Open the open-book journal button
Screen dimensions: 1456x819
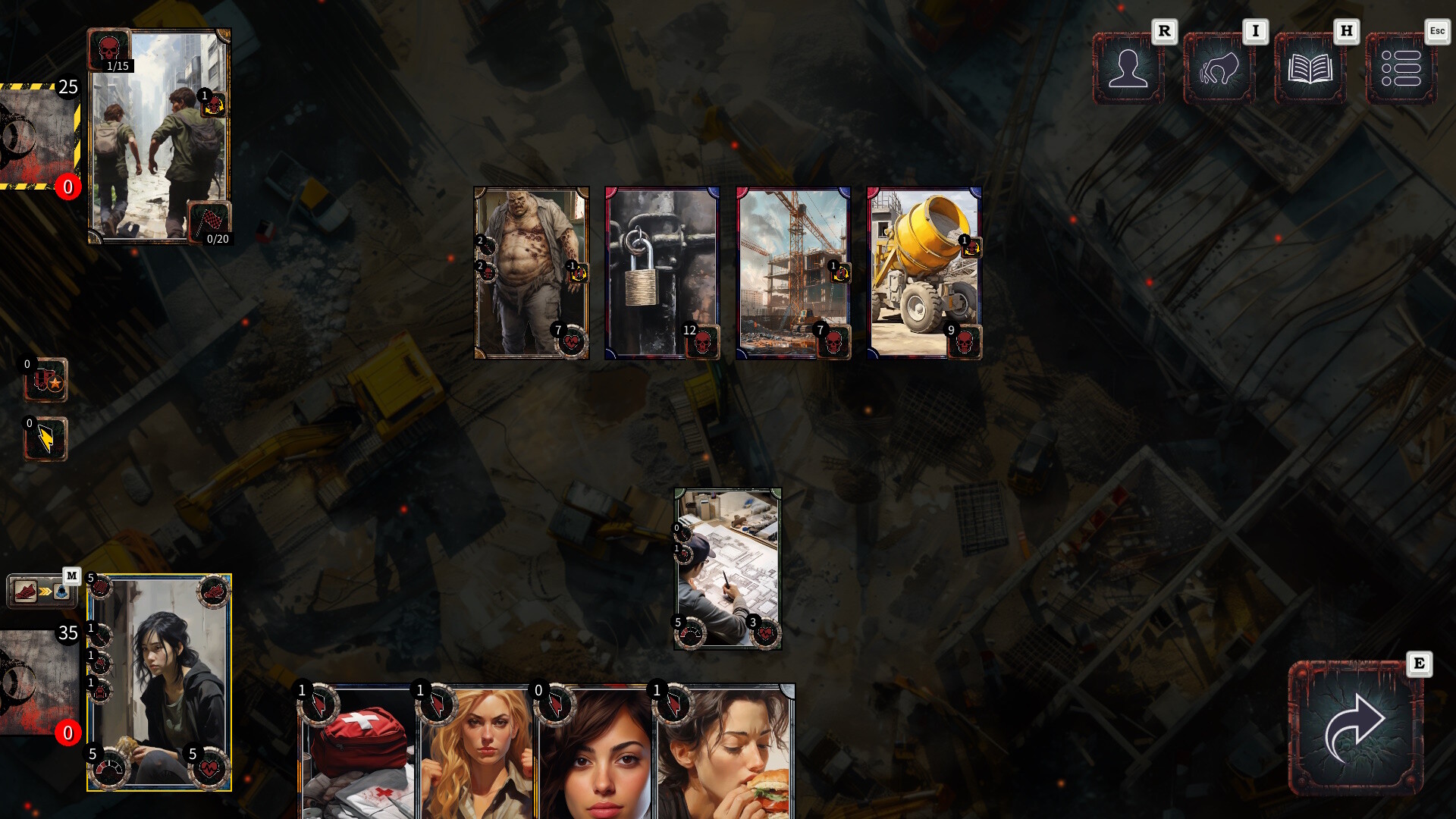pyautogui.click(x=1310, y=69)
